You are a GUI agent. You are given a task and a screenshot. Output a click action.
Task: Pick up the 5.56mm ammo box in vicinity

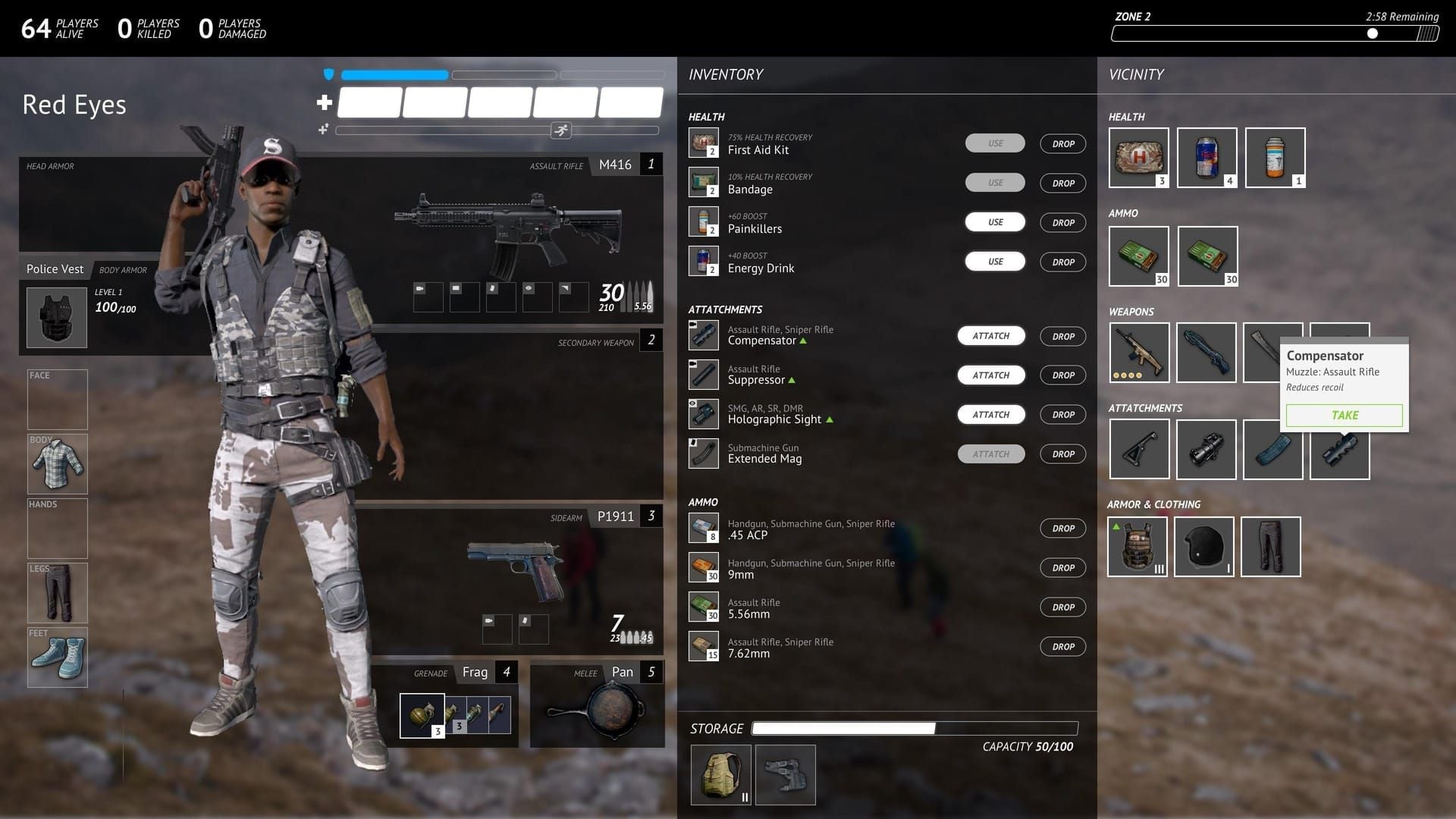[1139, 256]
